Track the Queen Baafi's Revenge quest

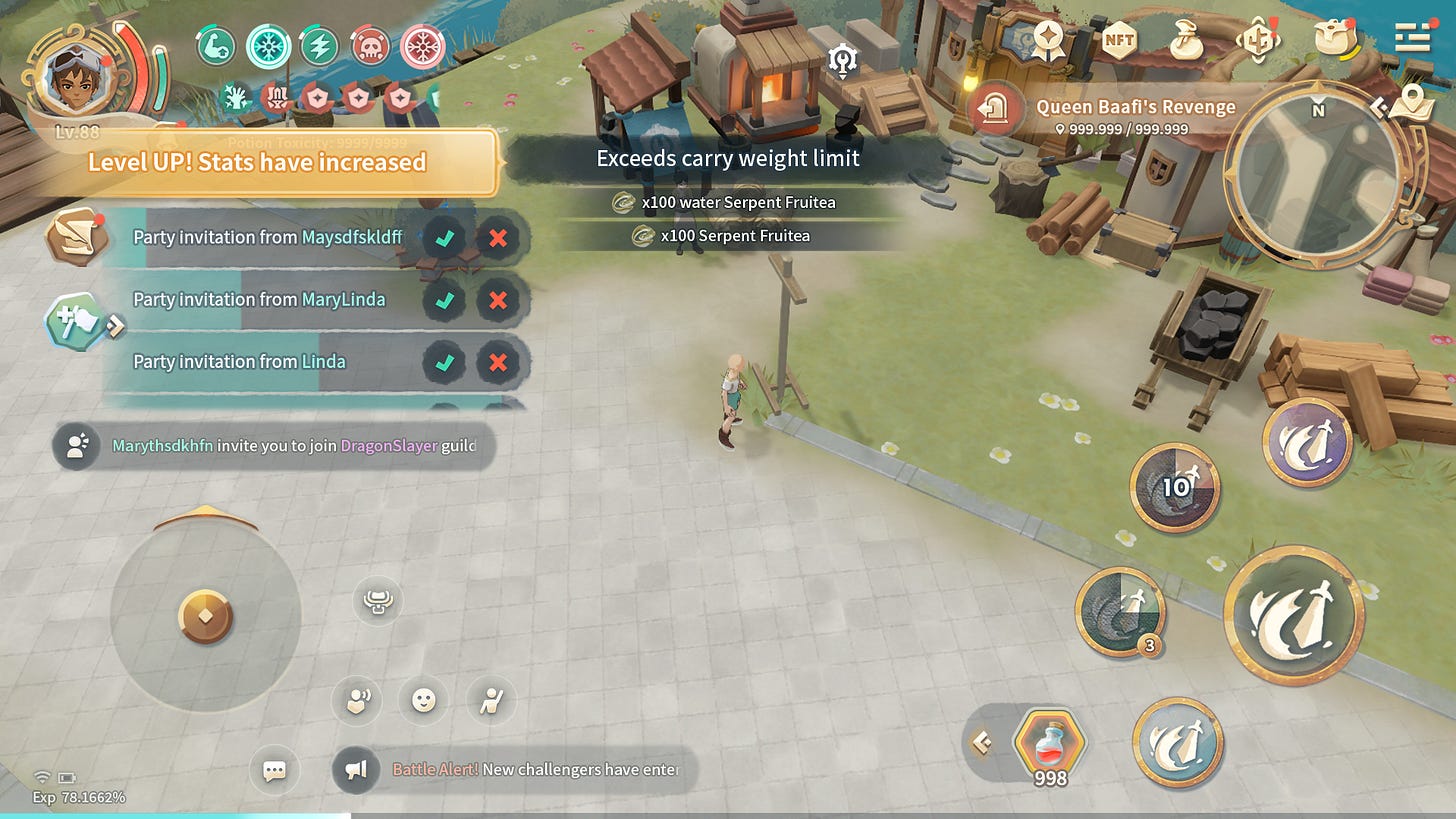pos(1135,108)
